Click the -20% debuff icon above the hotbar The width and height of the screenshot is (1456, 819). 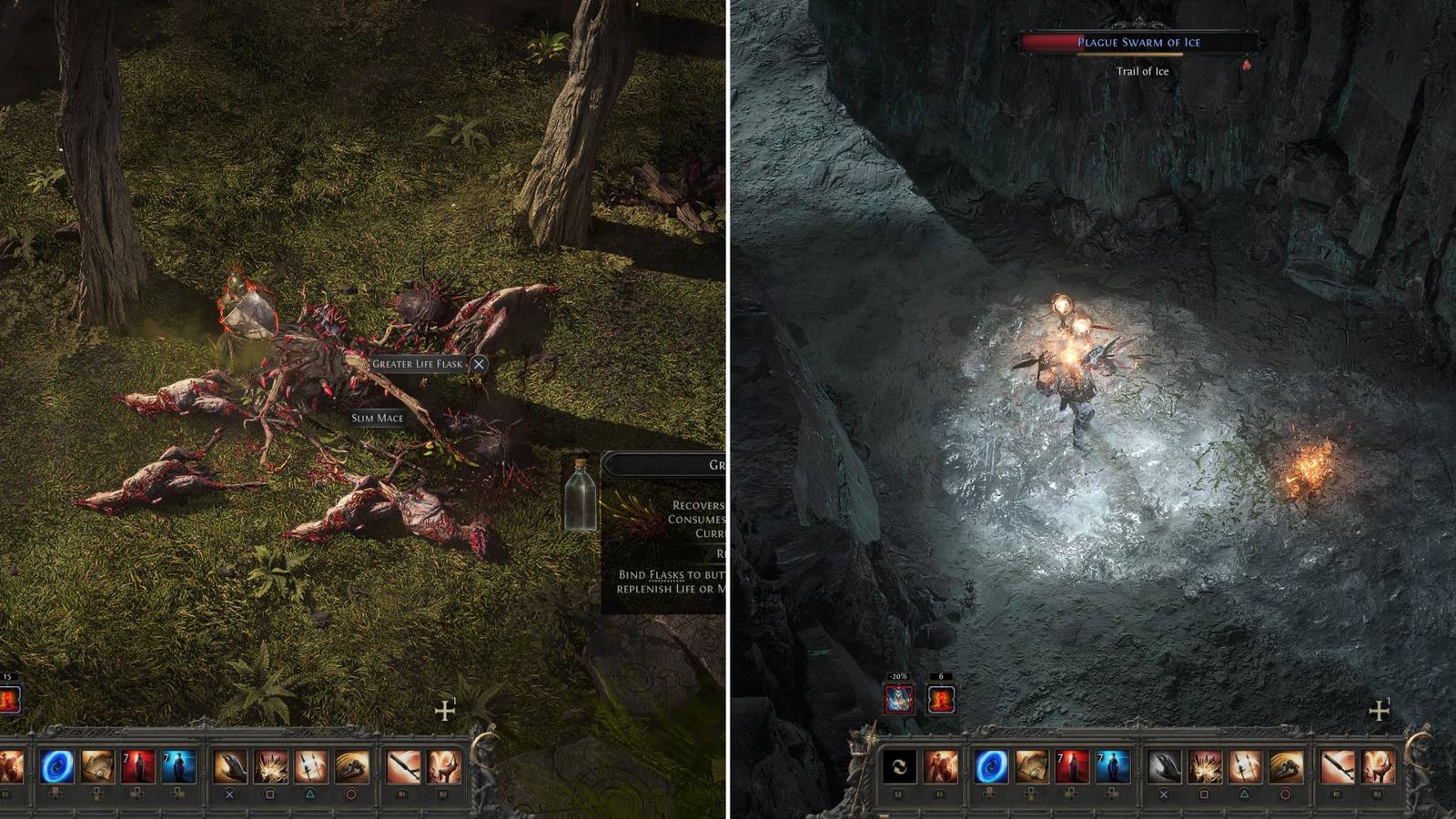898,699
